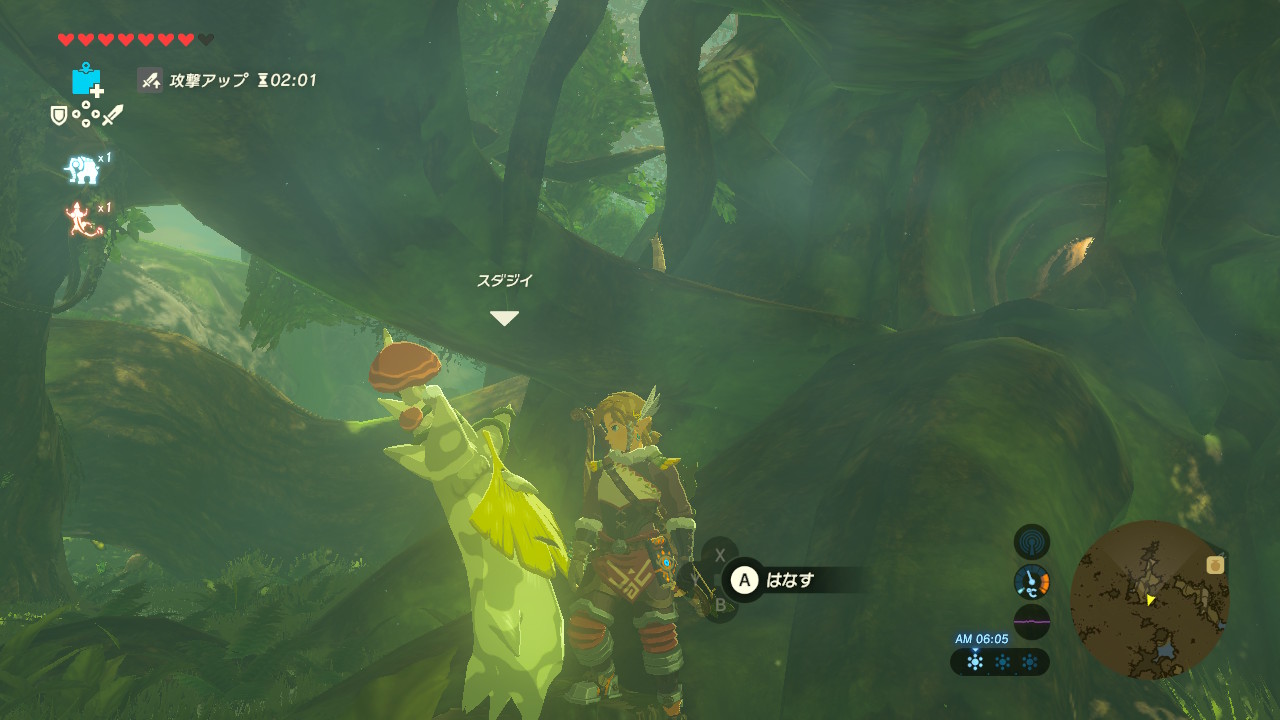Select the cyan map pin rune icon

pos(87,80)
